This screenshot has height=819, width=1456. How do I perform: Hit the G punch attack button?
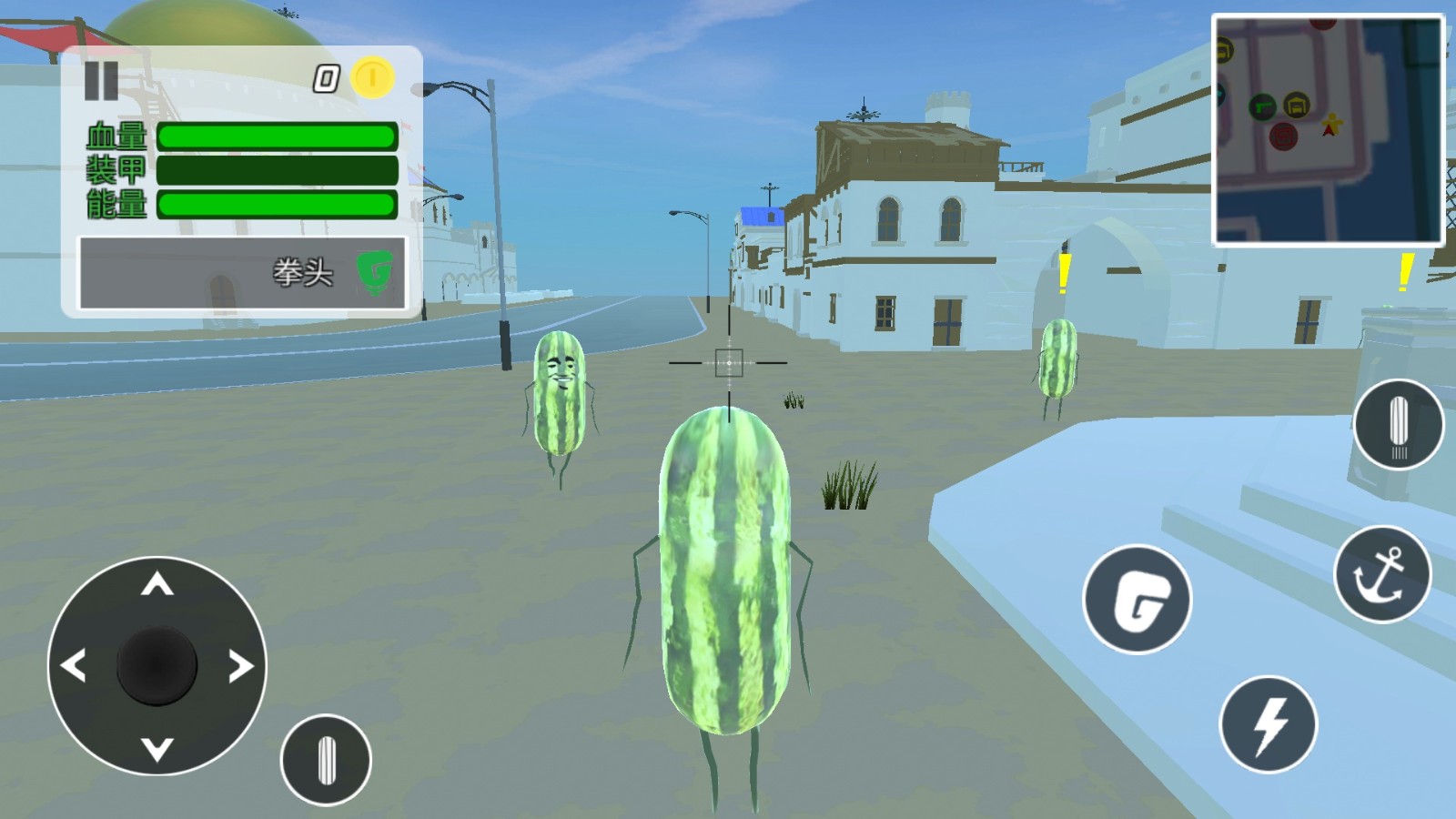1137,600
